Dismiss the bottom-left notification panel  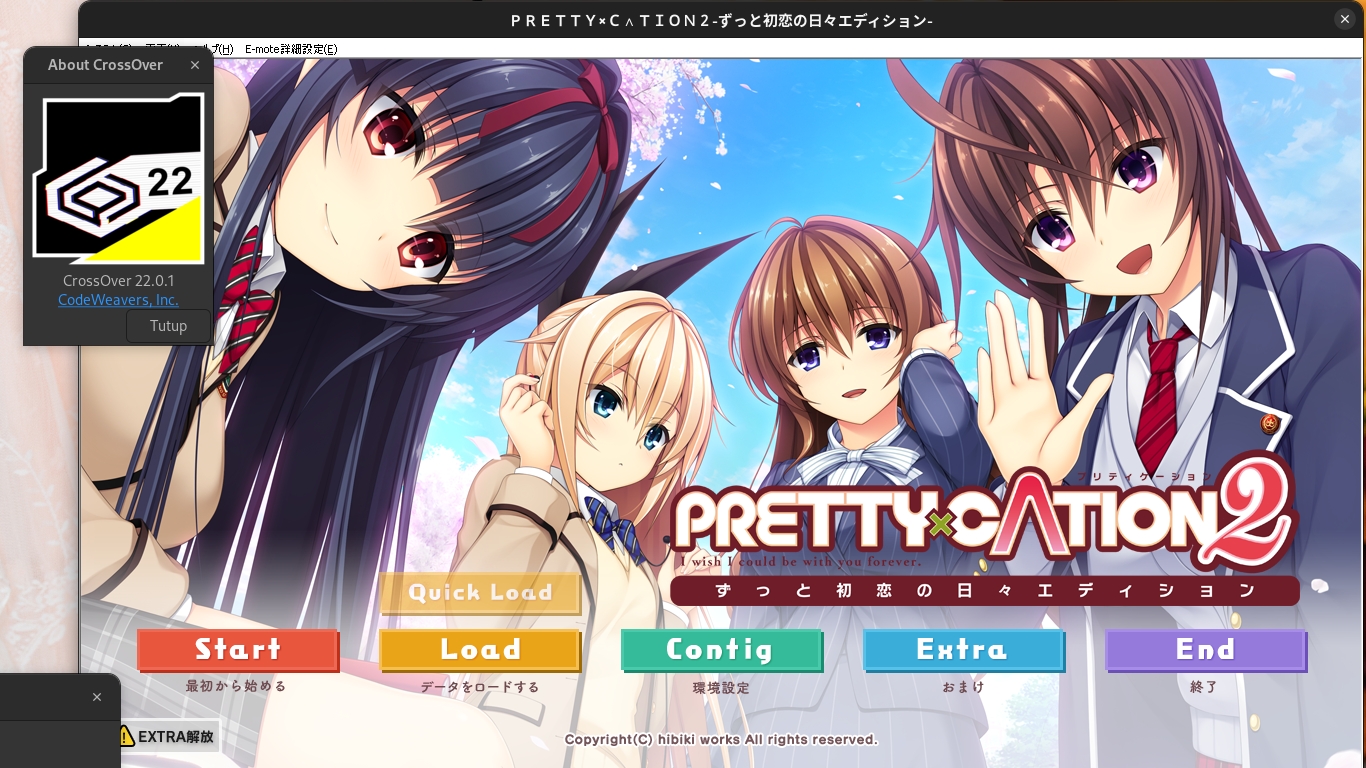coord(97,697)
